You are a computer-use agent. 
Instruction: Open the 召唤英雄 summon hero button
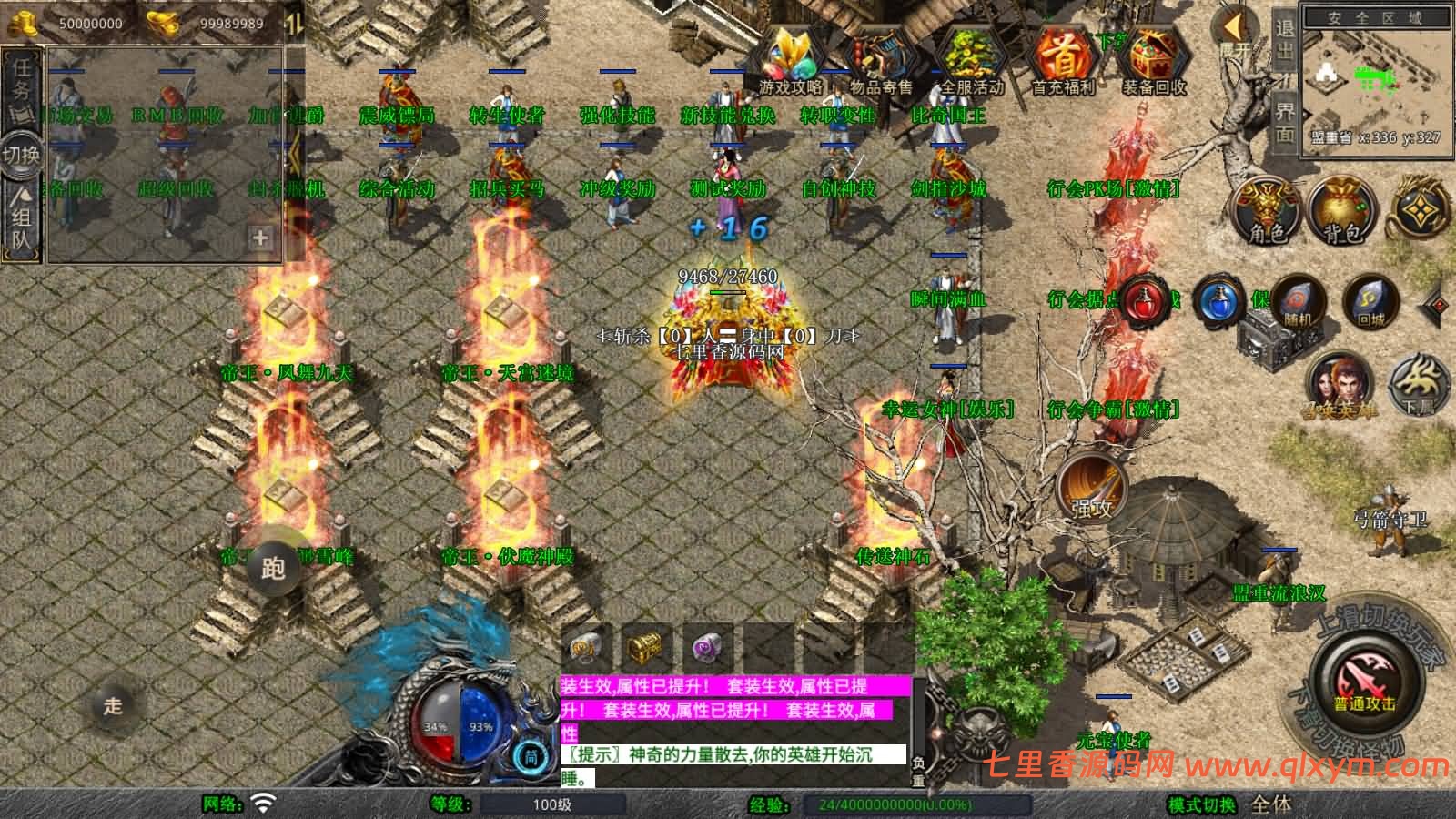[x=1339, y=382]
